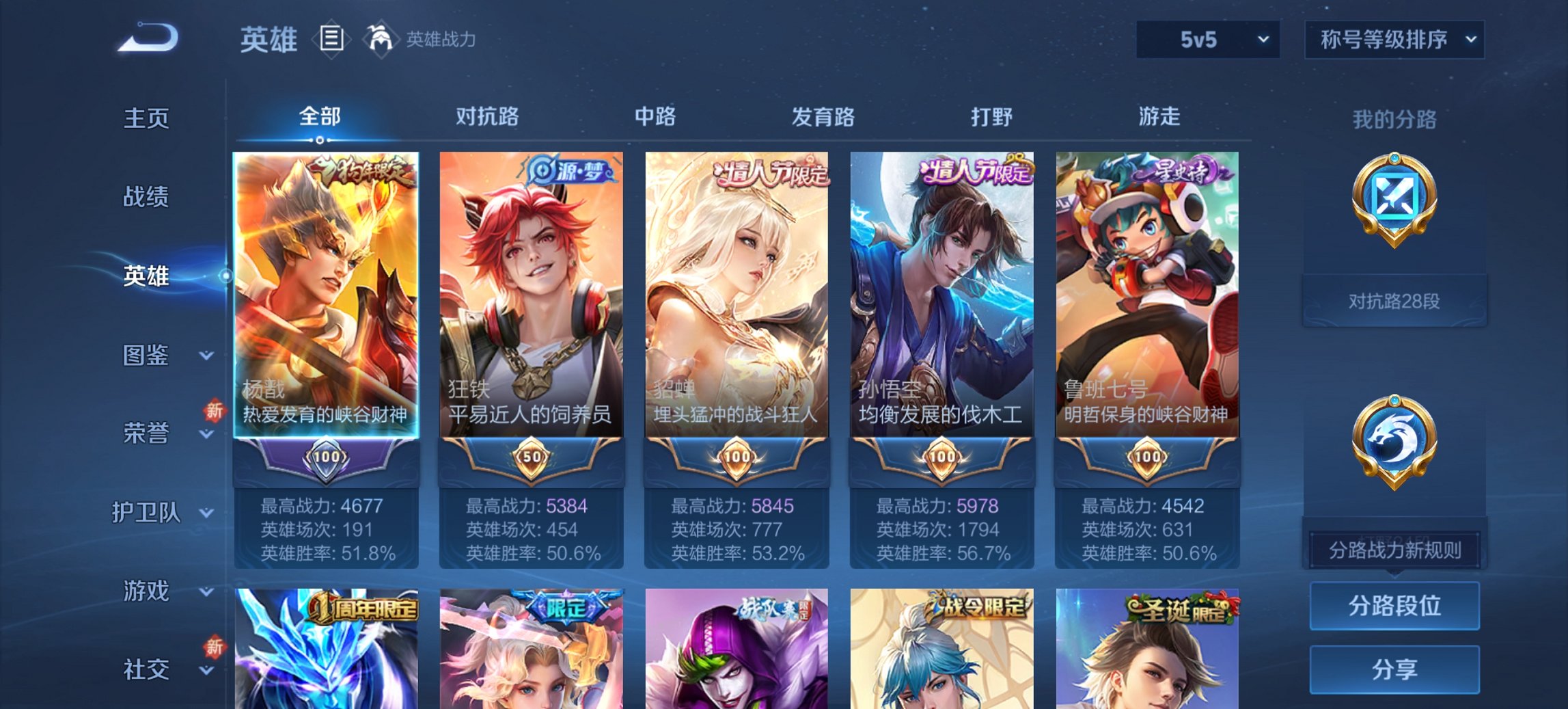Click the 英雄战力 helmet icon
This screenshot has width=1568, height=709.
coord(381,40)
